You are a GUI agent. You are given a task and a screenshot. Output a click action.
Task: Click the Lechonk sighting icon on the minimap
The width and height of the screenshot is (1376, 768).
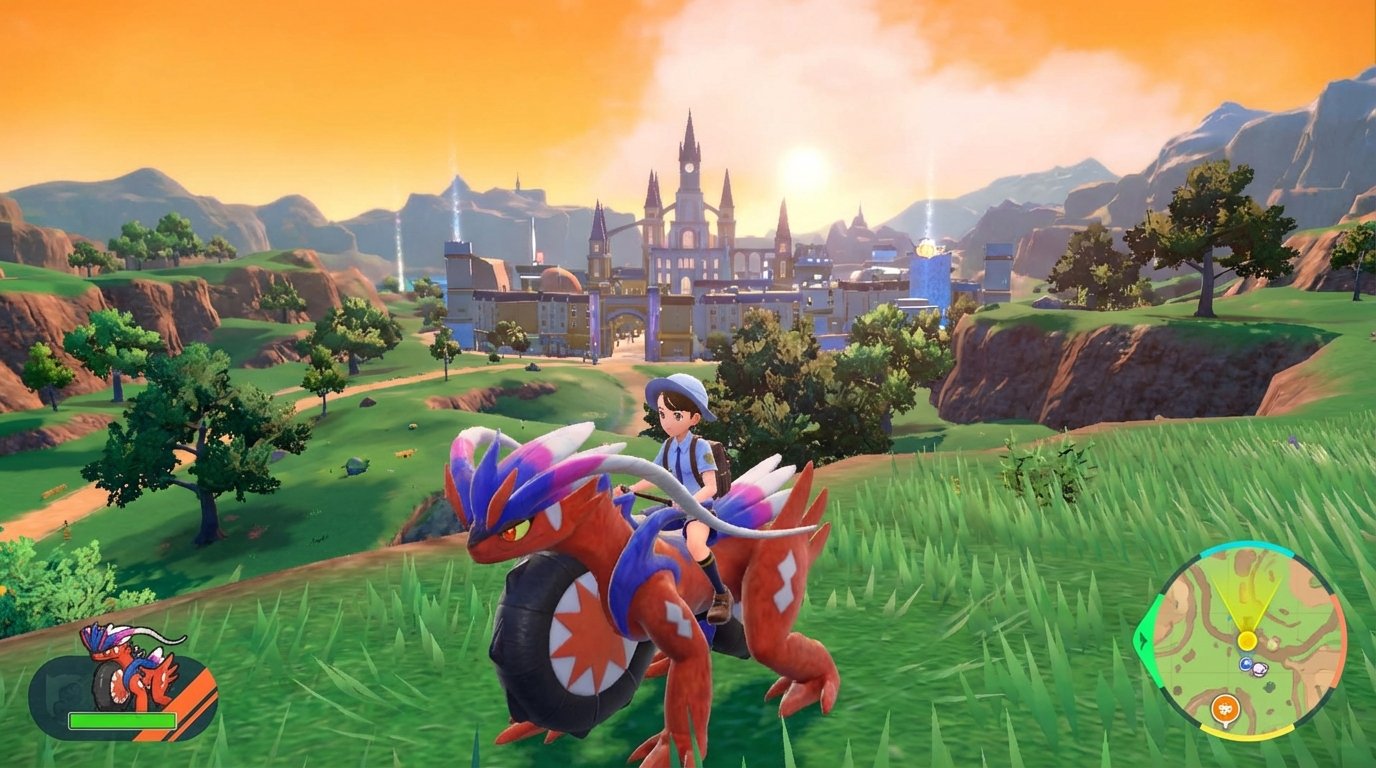click(1259, 669)
